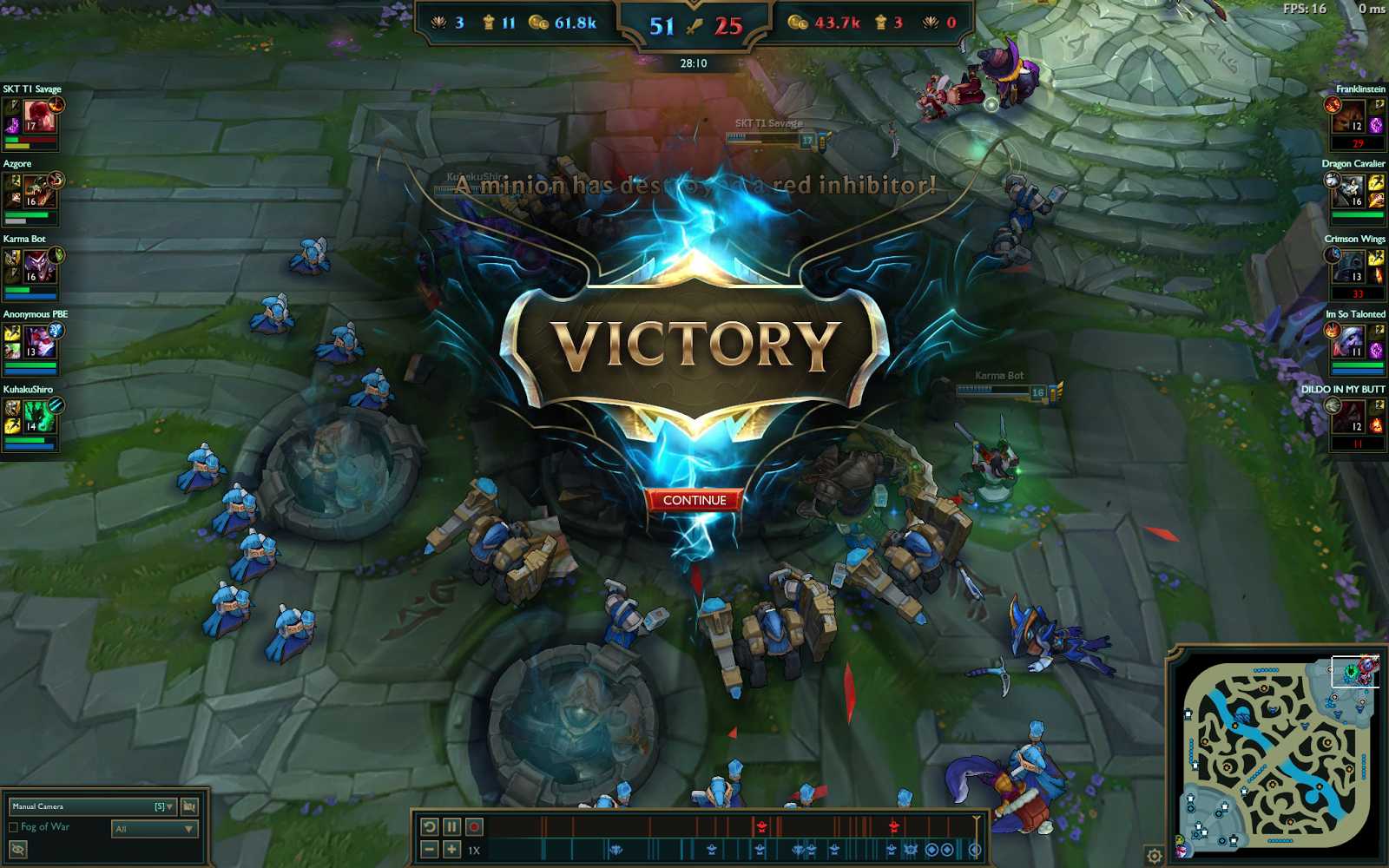Toggle the crossed-out eye interface button

pos(17,850)
